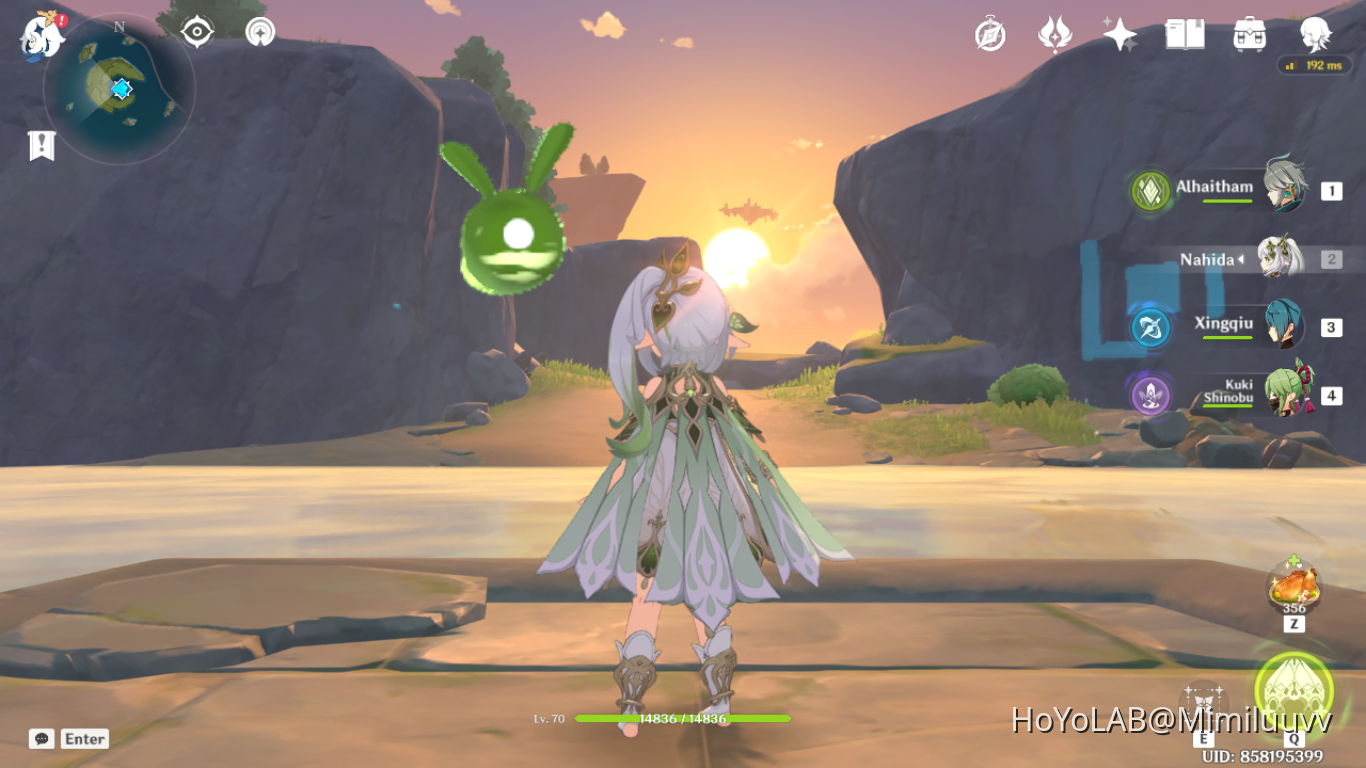Open the circular minimap
Image resolution: width=1366 pixels, height=768 pixels.
pos(119,89)
